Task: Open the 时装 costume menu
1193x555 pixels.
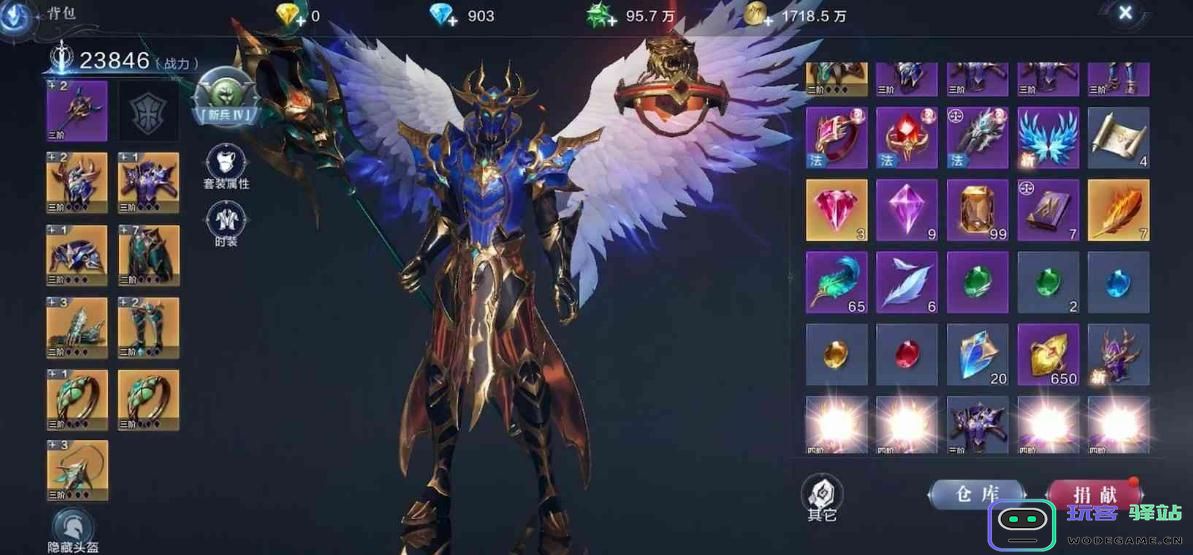Action: coord(226,225)
